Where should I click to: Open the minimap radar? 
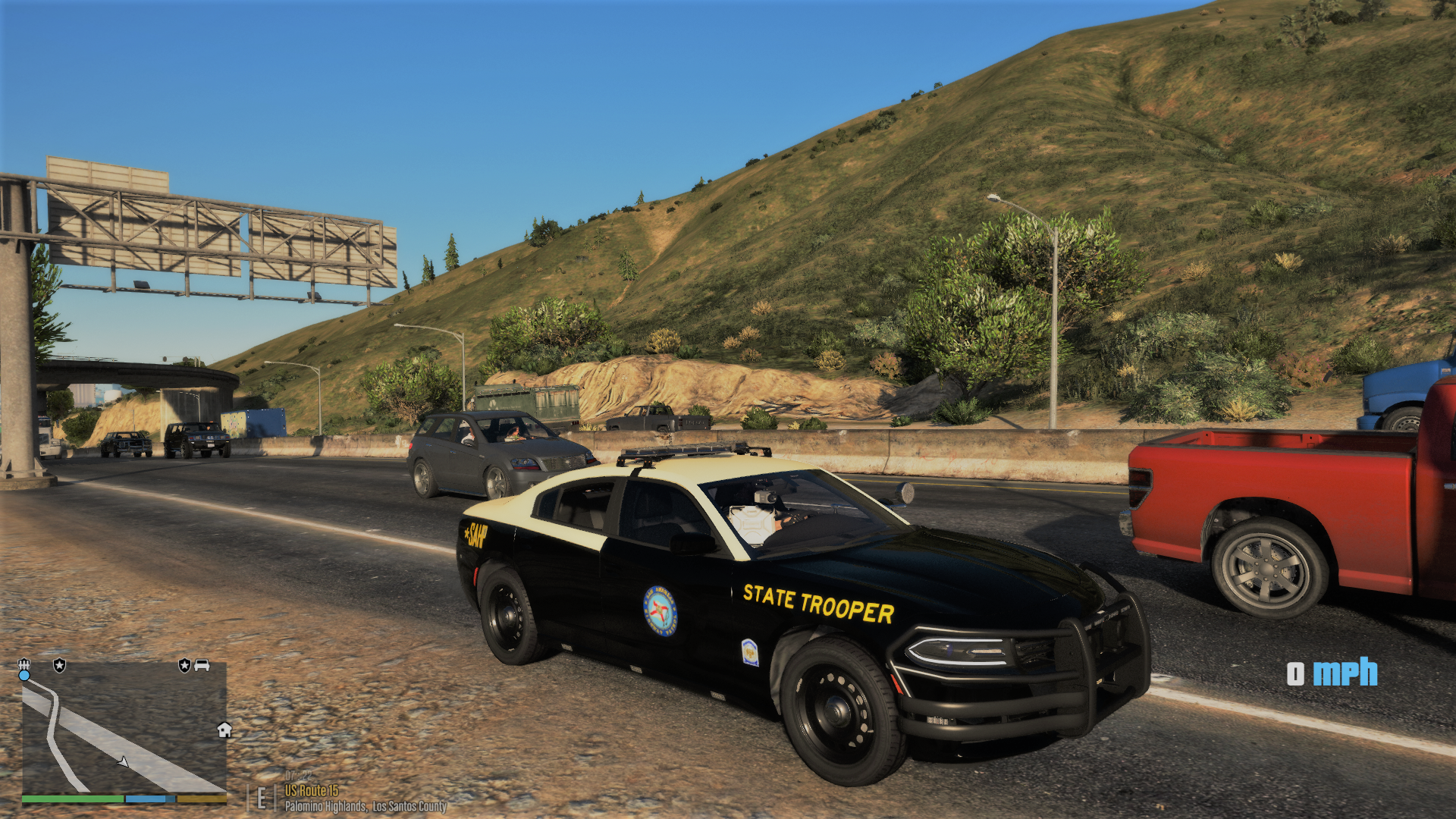124,728
